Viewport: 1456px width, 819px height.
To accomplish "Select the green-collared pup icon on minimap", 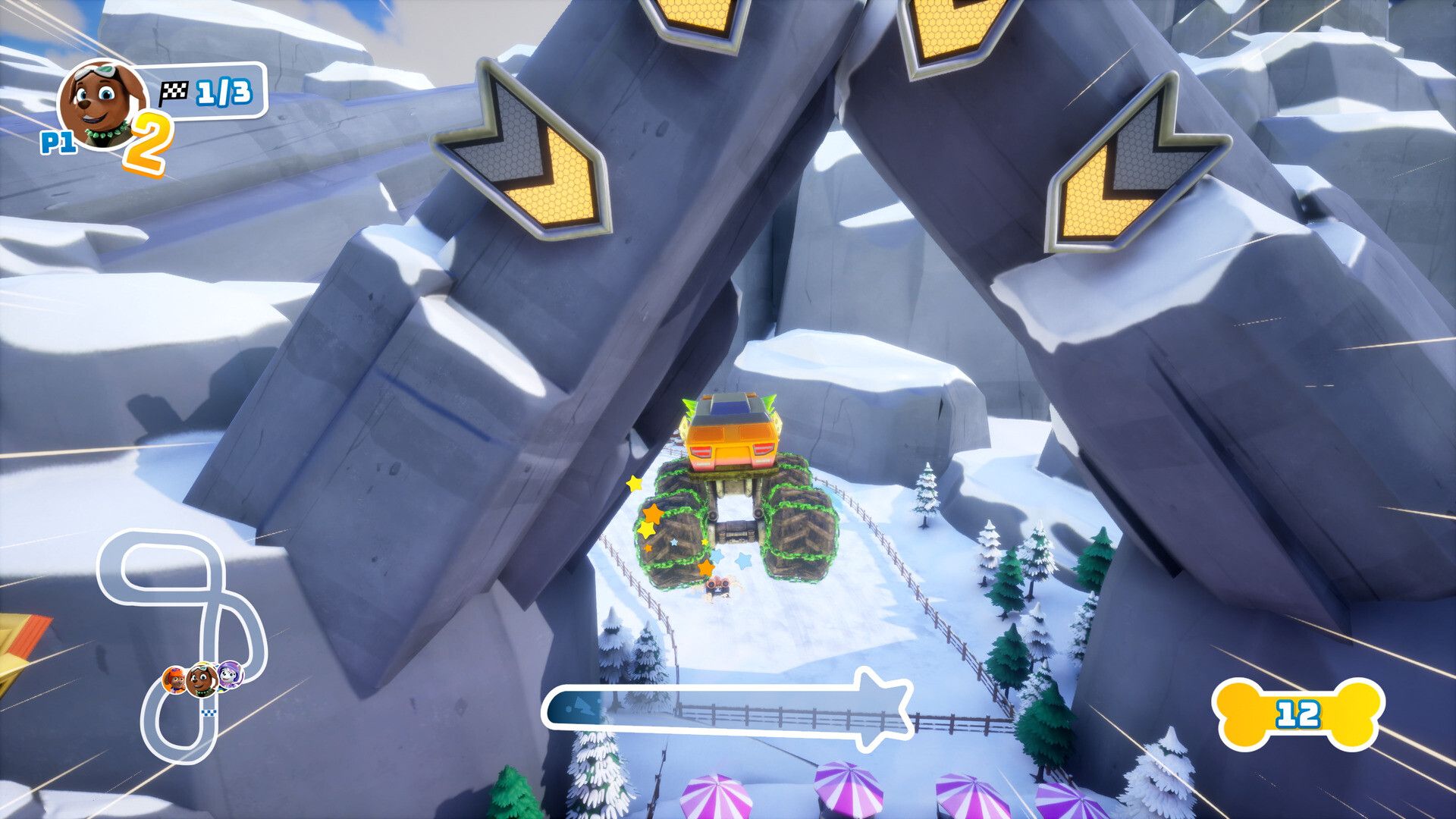I will pyautogui.click(x=202, y=679).
